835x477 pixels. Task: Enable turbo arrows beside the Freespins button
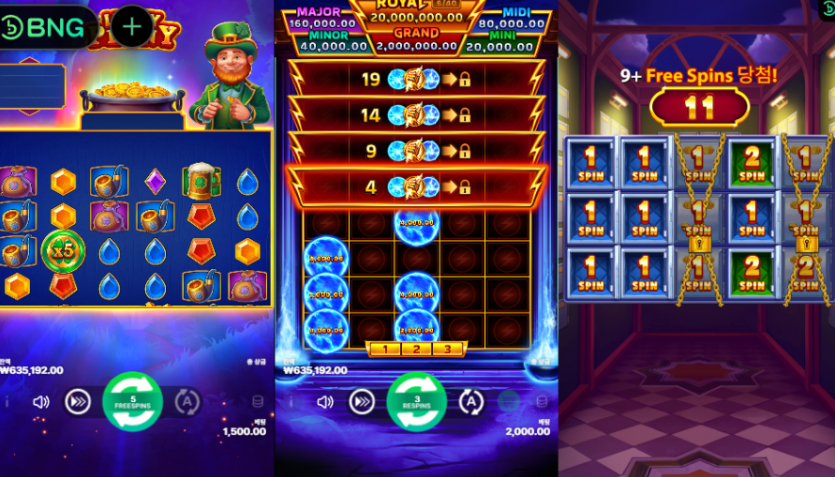(x=77, y=402)
